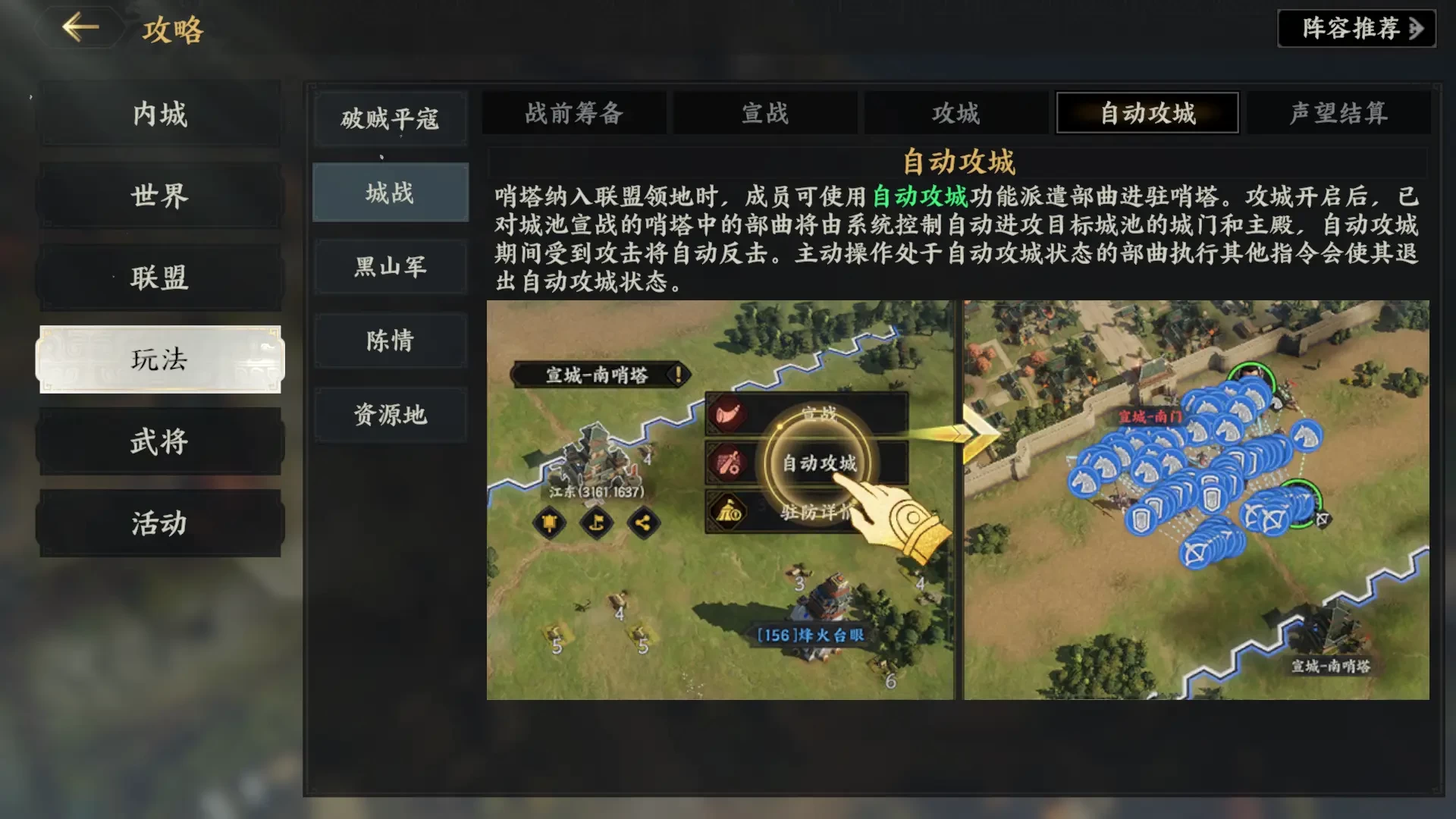Open the 资源地 guide section

[390, 416]
